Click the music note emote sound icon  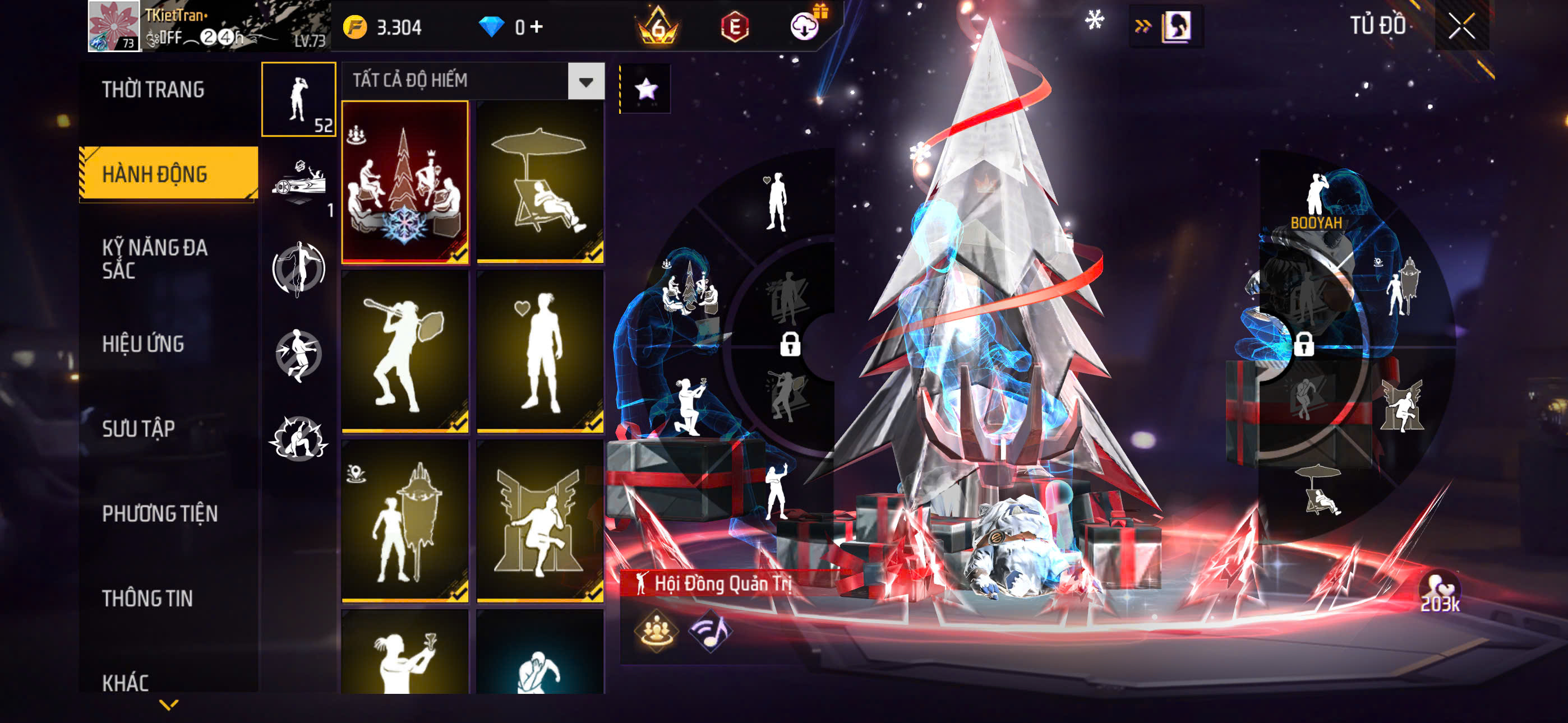tap(710, 631)
